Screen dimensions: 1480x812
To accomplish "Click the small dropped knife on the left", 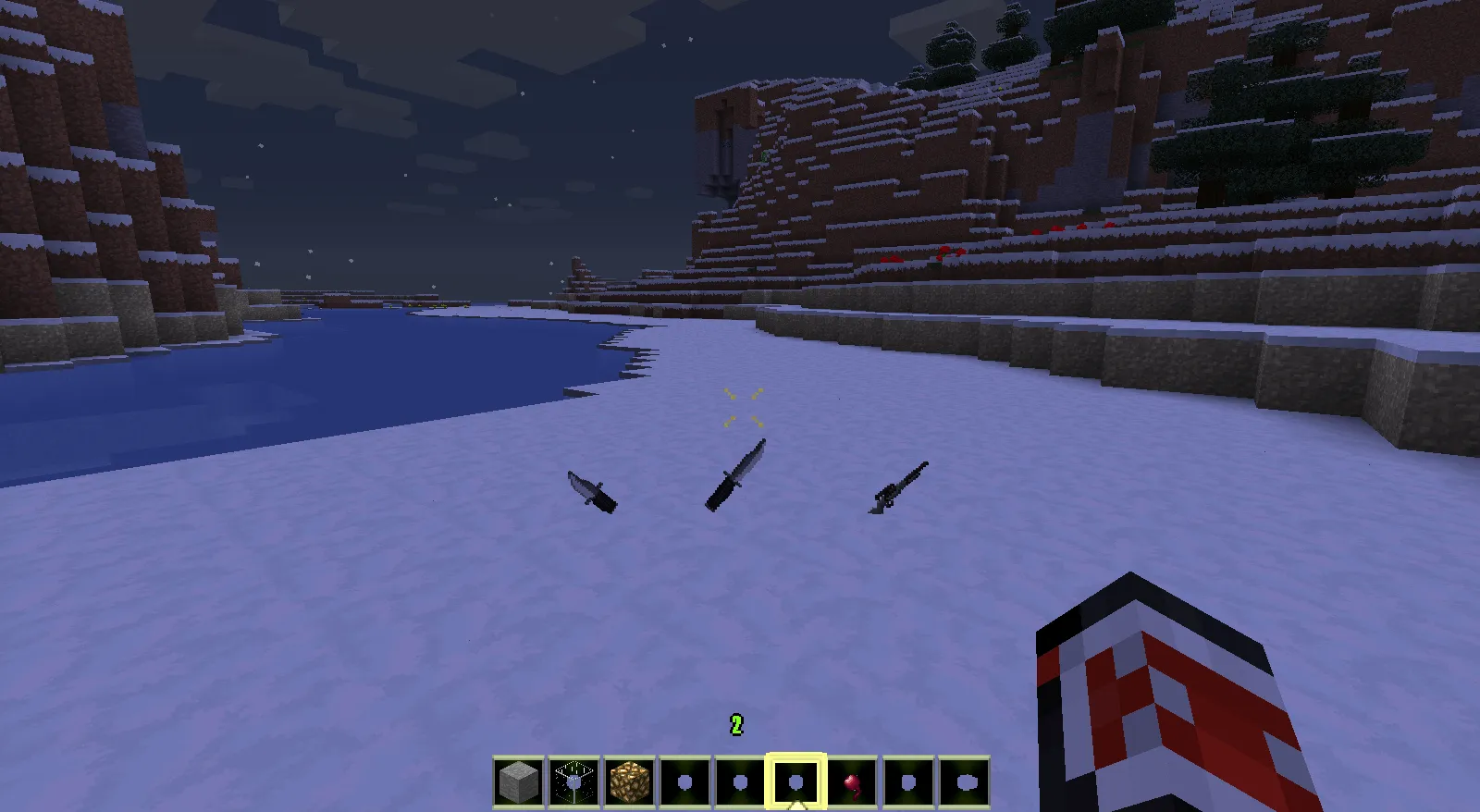I will point(590,494).
